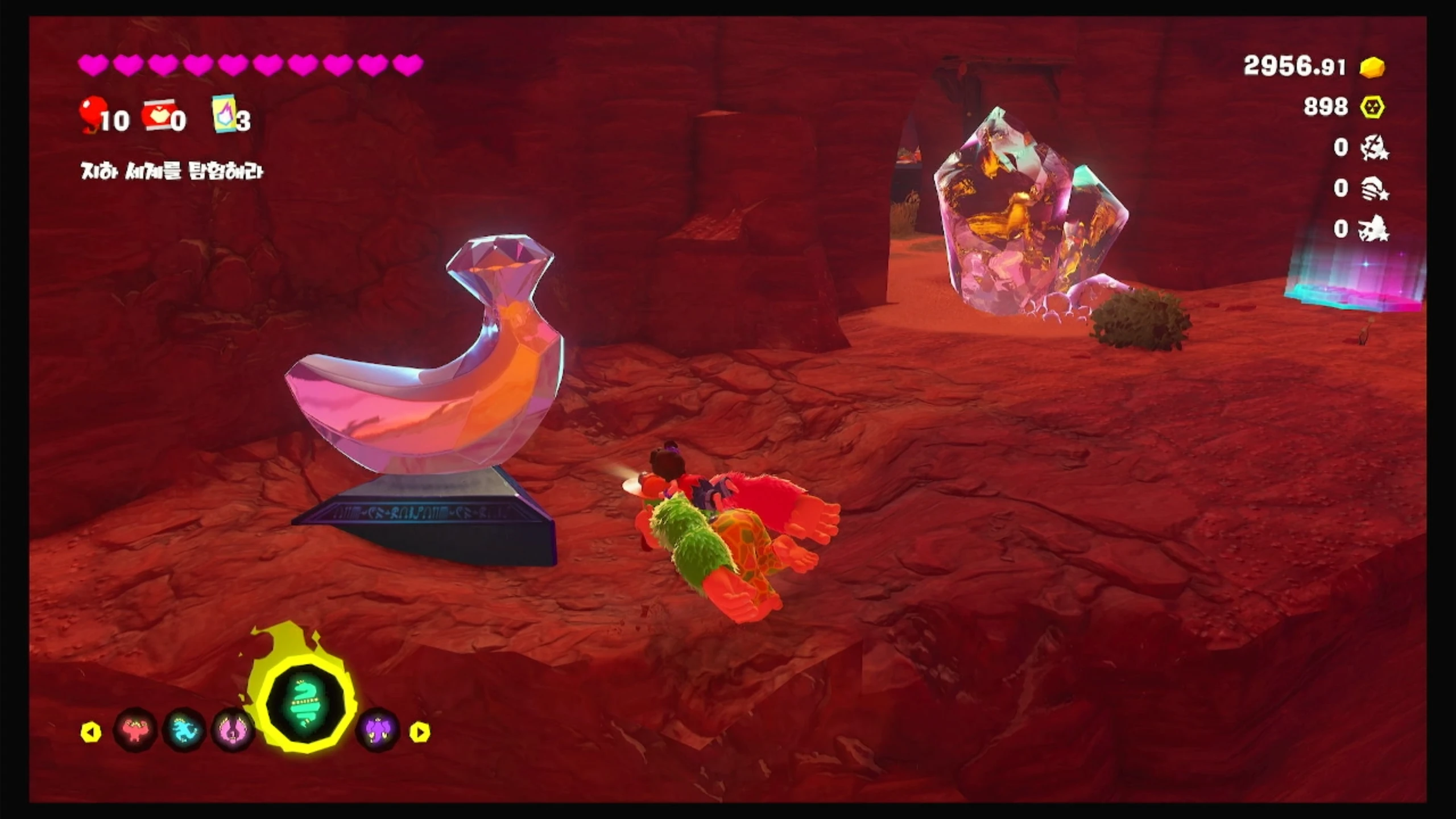Click the gold nugget currency icon
The height and width of the screenshot is (819, 1456).
pyautogui.click(x=1372, y=67)
